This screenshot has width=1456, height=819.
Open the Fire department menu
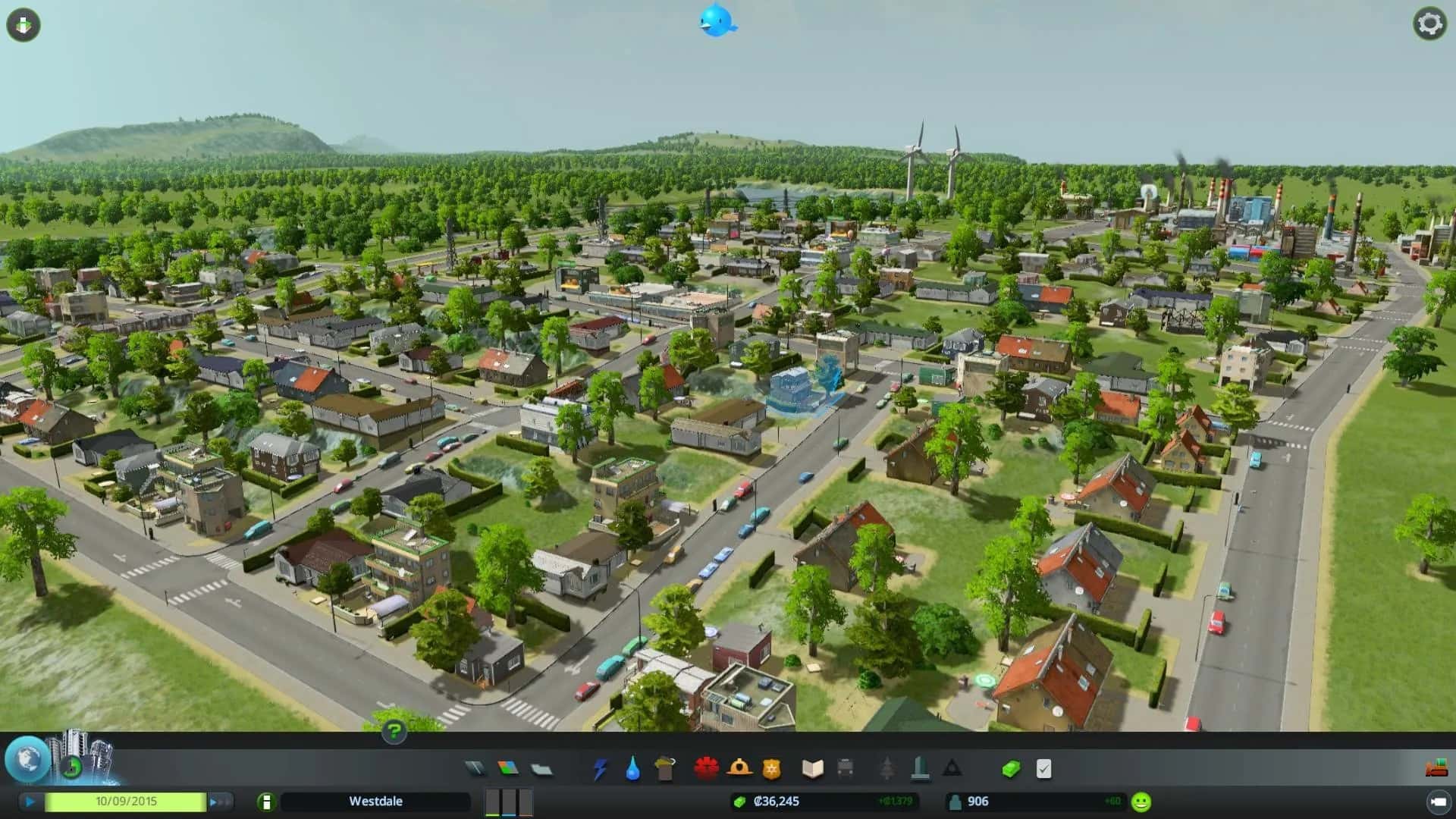[x=739, y=768]
